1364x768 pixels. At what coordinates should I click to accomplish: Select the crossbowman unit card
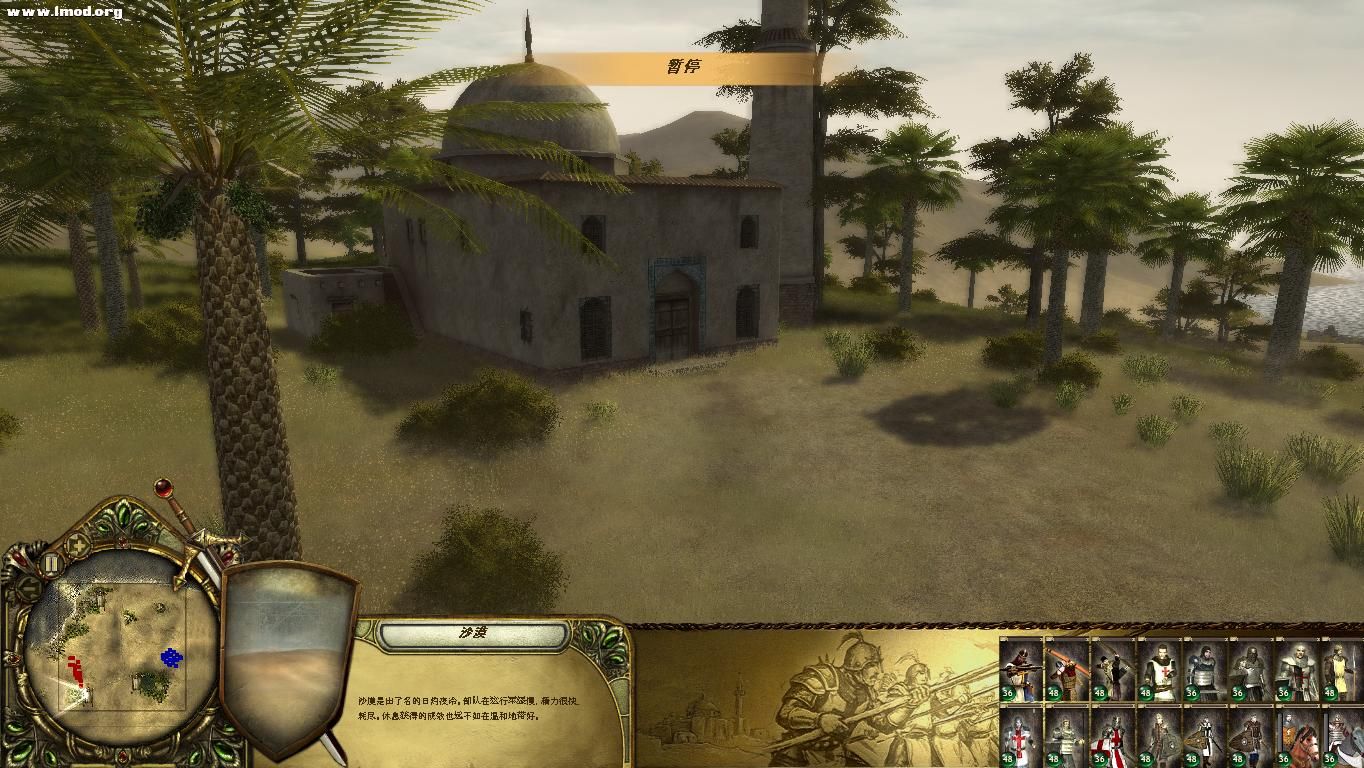coord(1022,669)
